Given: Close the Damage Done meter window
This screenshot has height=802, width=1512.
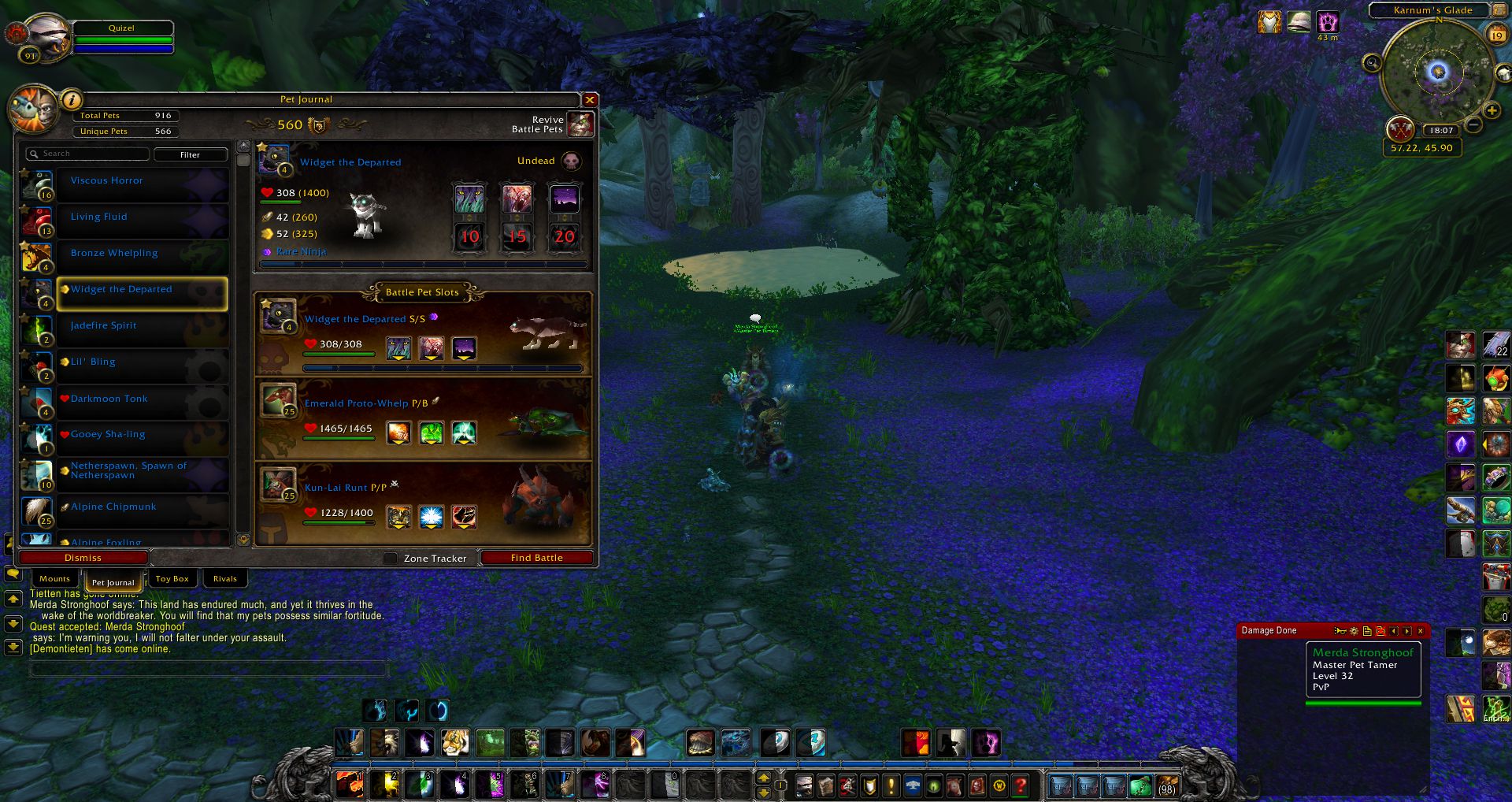Looking at the screenshot, I should pyautogui.click(x=1421, y=631).
